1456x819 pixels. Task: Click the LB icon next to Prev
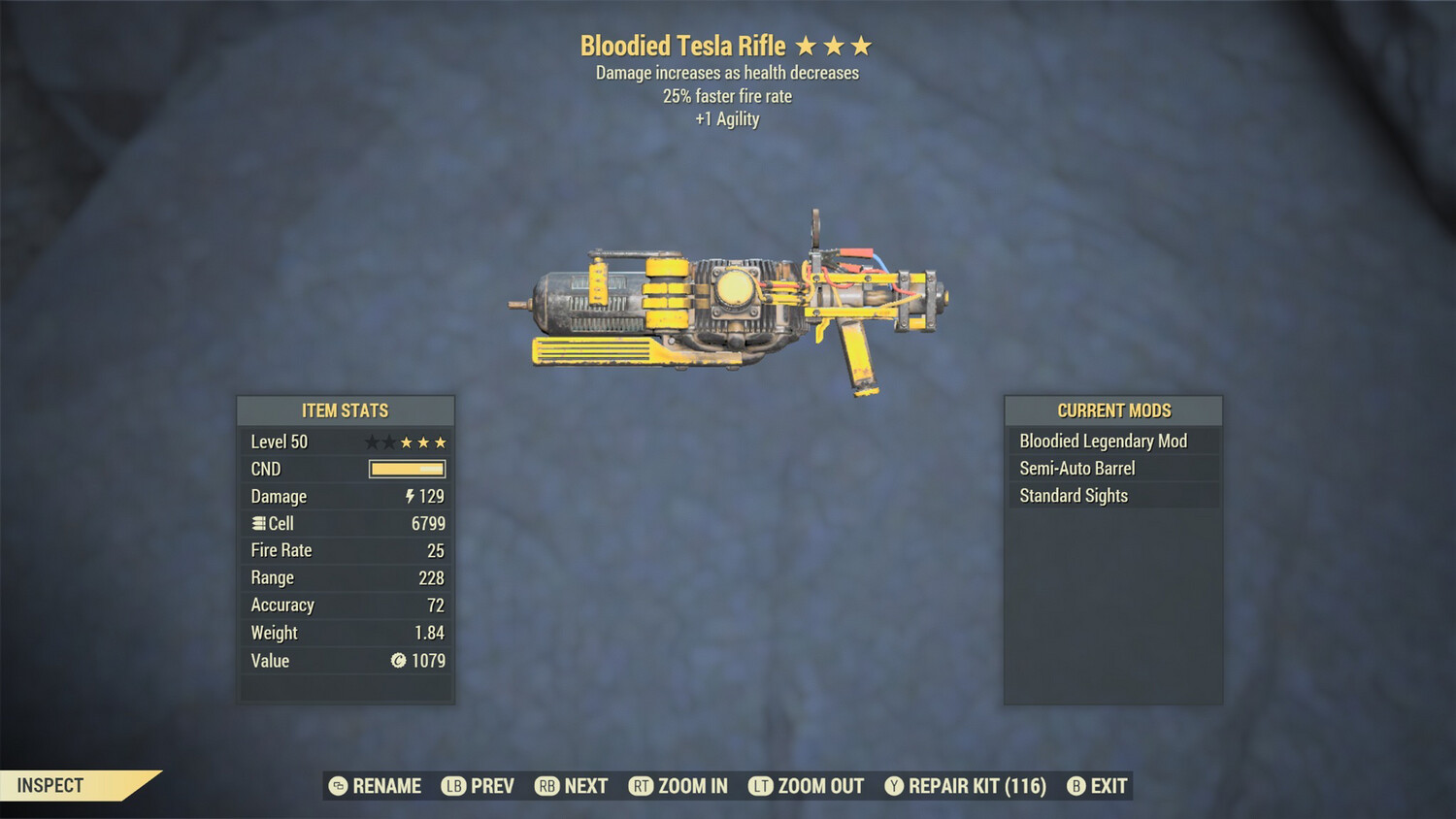pos(452,786)
